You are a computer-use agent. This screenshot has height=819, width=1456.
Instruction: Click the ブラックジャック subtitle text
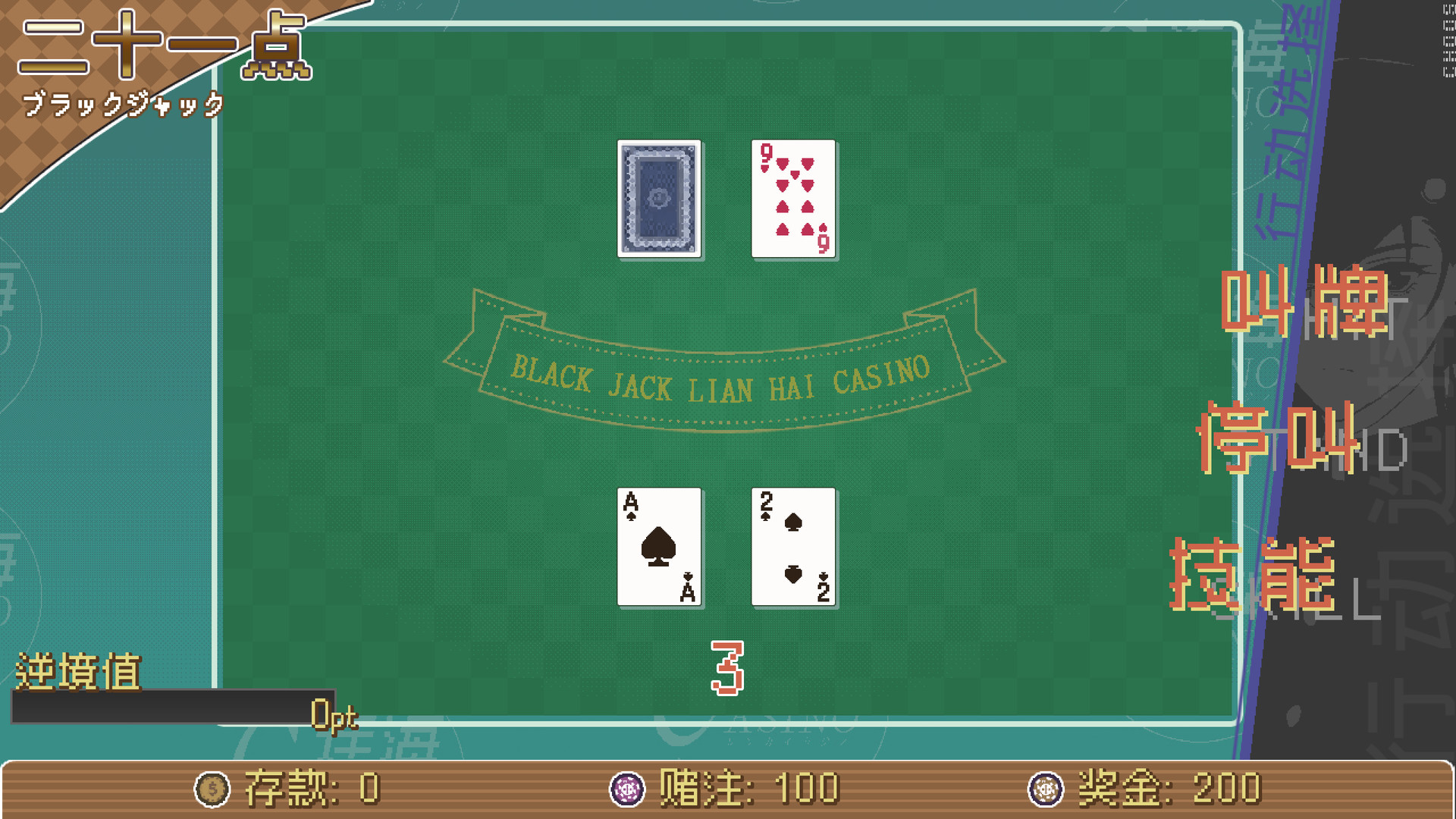tap(125, 105)
